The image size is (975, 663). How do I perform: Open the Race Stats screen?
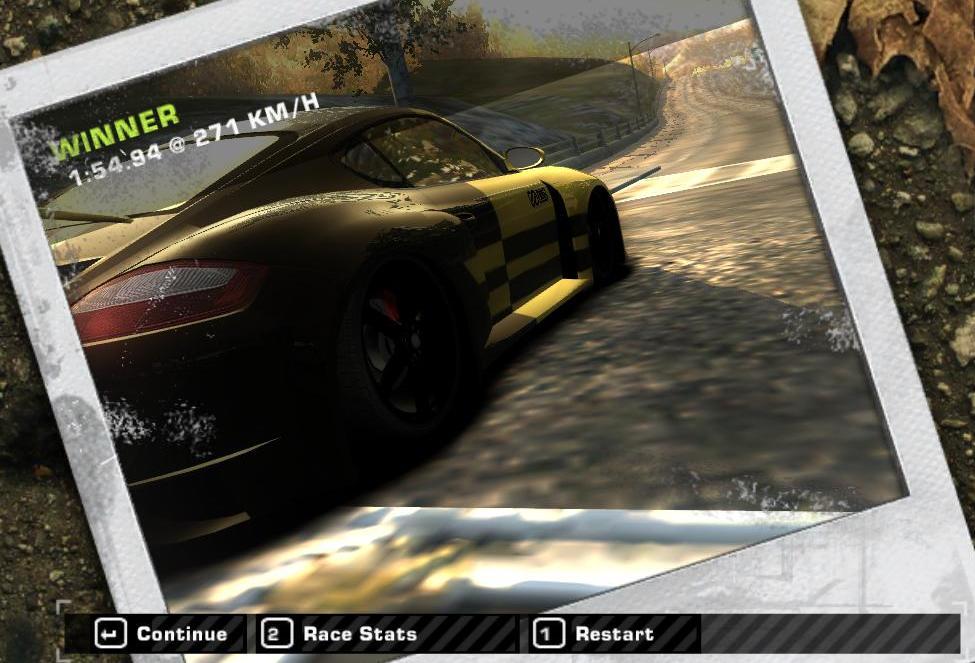[x=340, y=633]
